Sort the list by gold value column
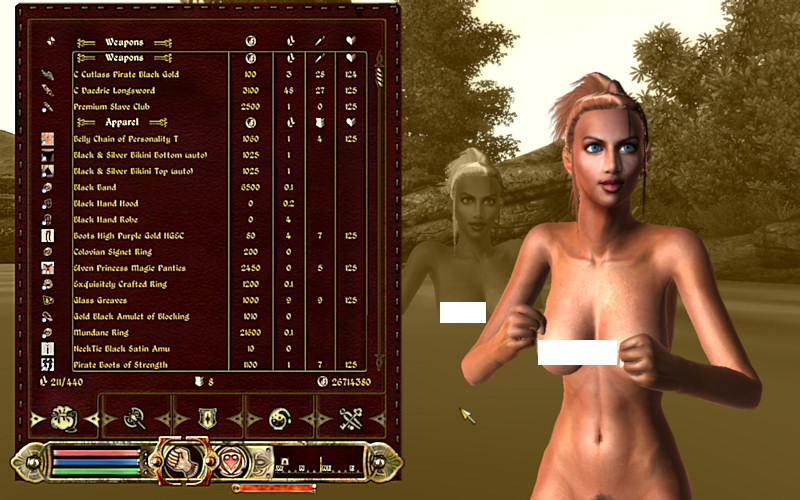The image size is (800, 500). [x=251, y=43]
